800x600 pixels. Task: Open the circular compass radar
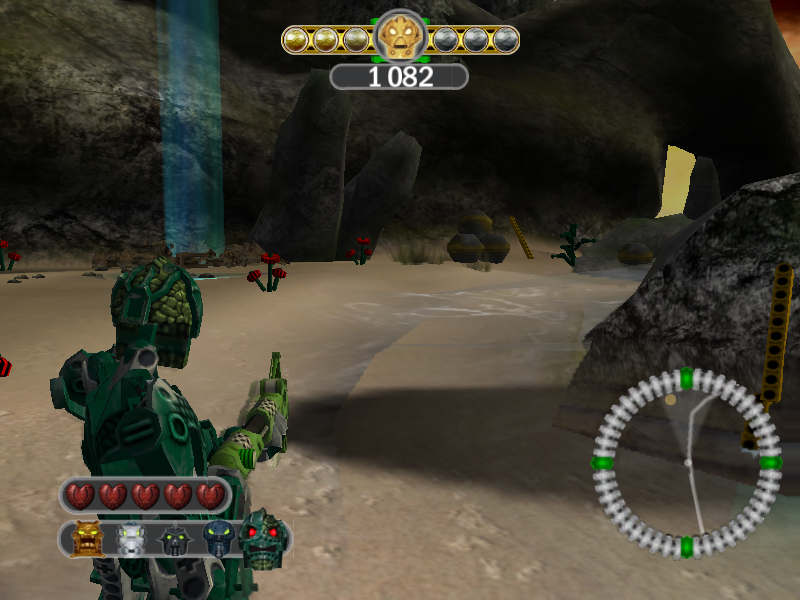point(687,463)
